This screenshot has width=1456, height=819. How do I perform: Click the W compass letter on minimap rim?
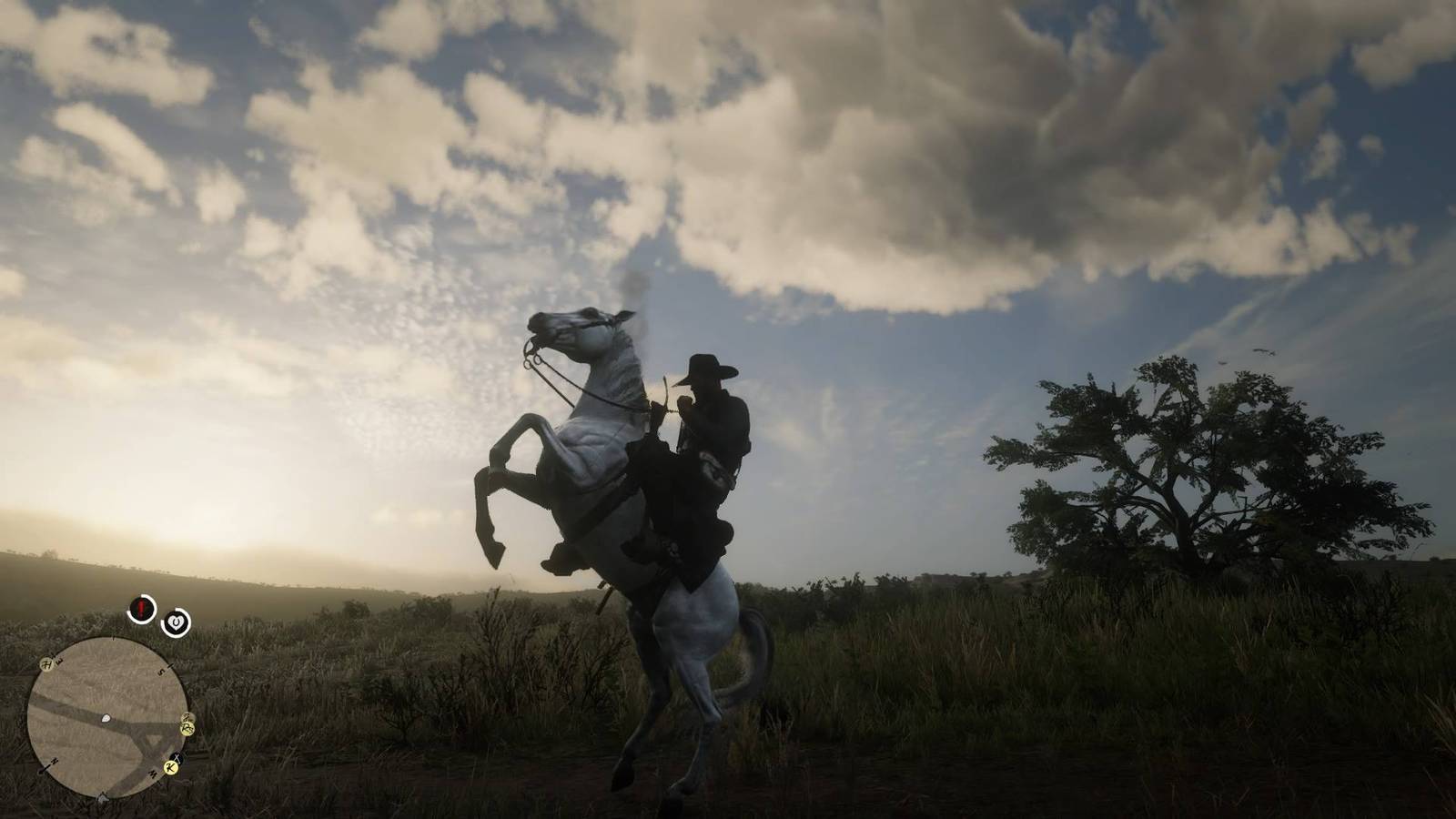point(152,773)
